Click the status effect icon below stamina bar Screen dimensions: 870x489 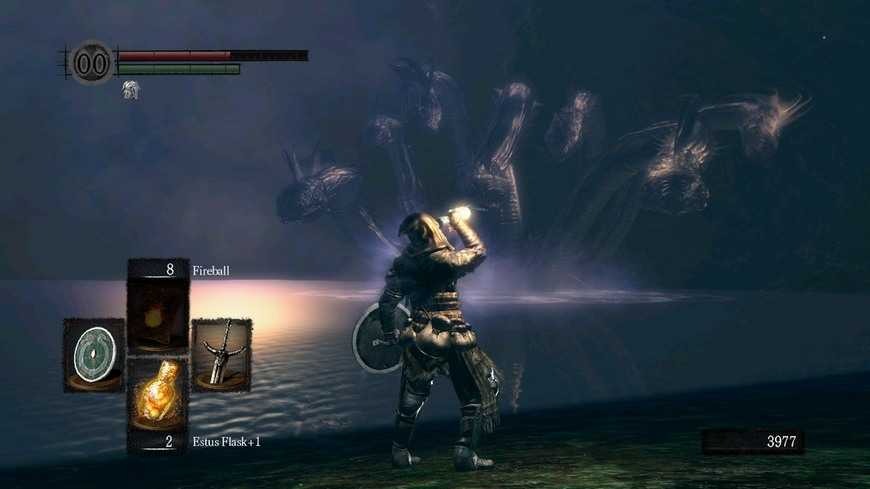pyautogui.click(x=130, y=90)
